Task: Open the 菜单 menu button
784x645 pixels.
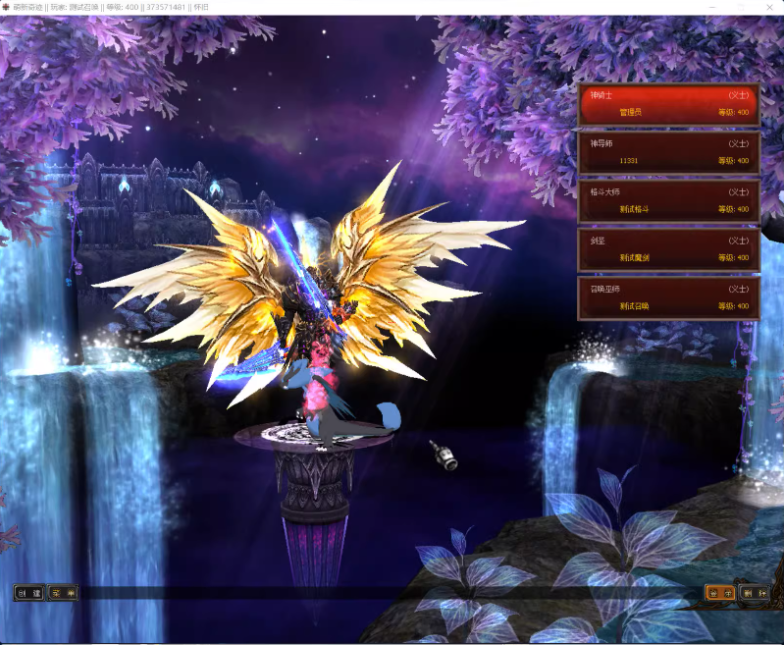Action: click(x=62, y=593)
